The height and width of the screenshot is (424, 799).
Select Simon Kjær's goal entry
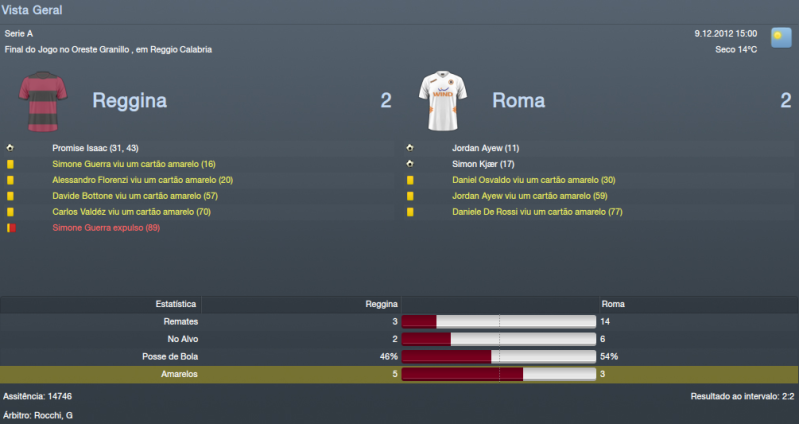(483, 164)
